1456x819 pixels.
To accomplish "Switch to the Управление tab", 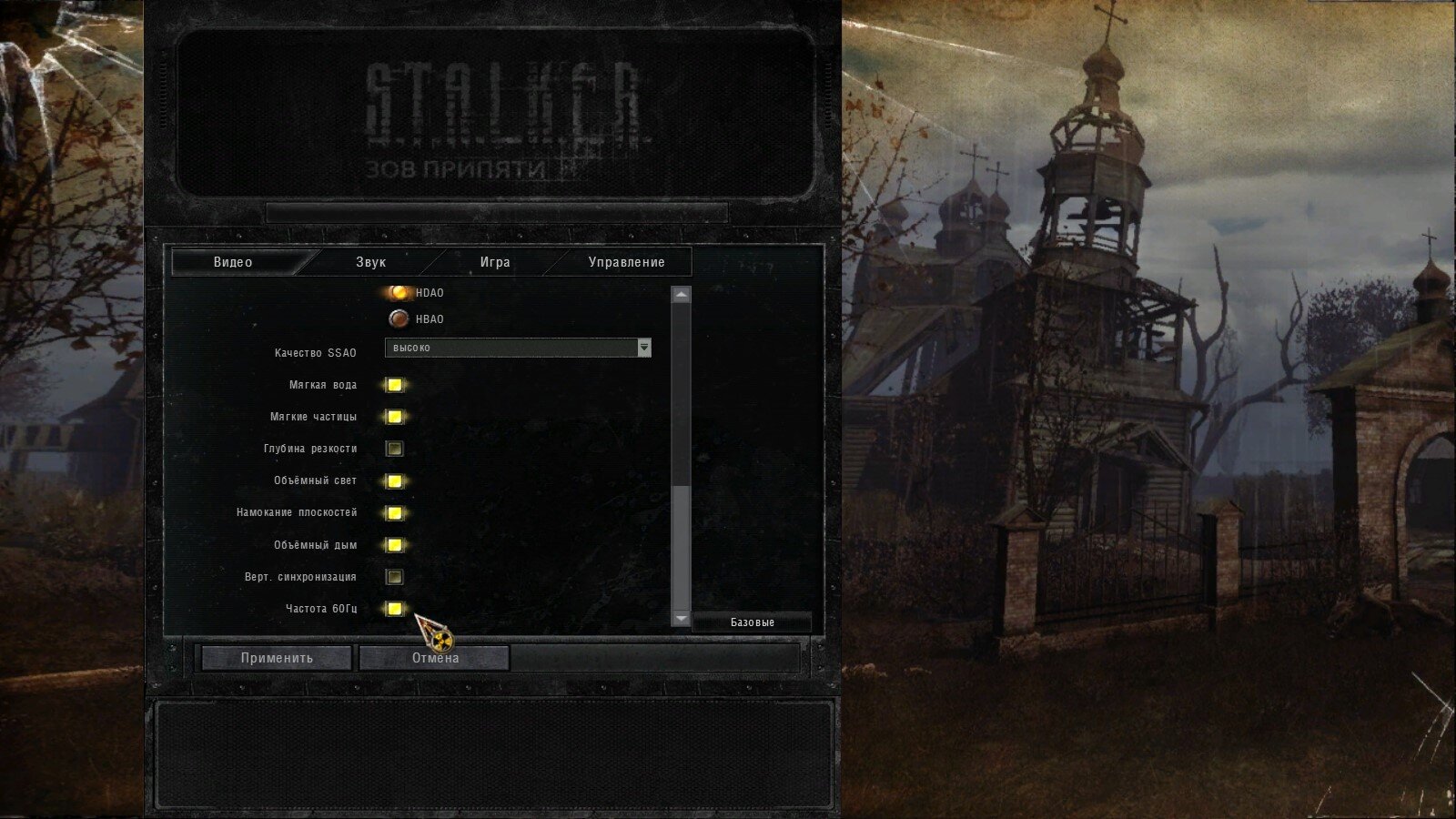I will click(x=626, y=262).
